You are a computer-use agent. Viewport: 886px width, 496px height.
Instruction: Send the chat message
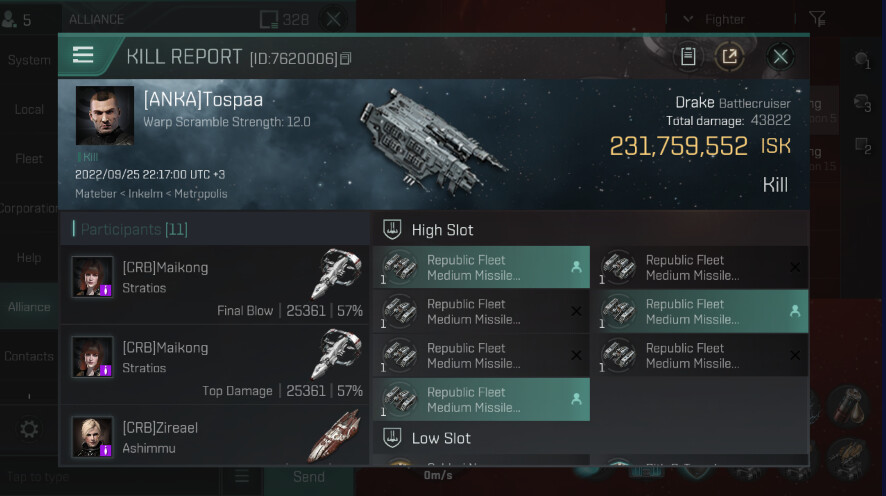coord(308,477)
